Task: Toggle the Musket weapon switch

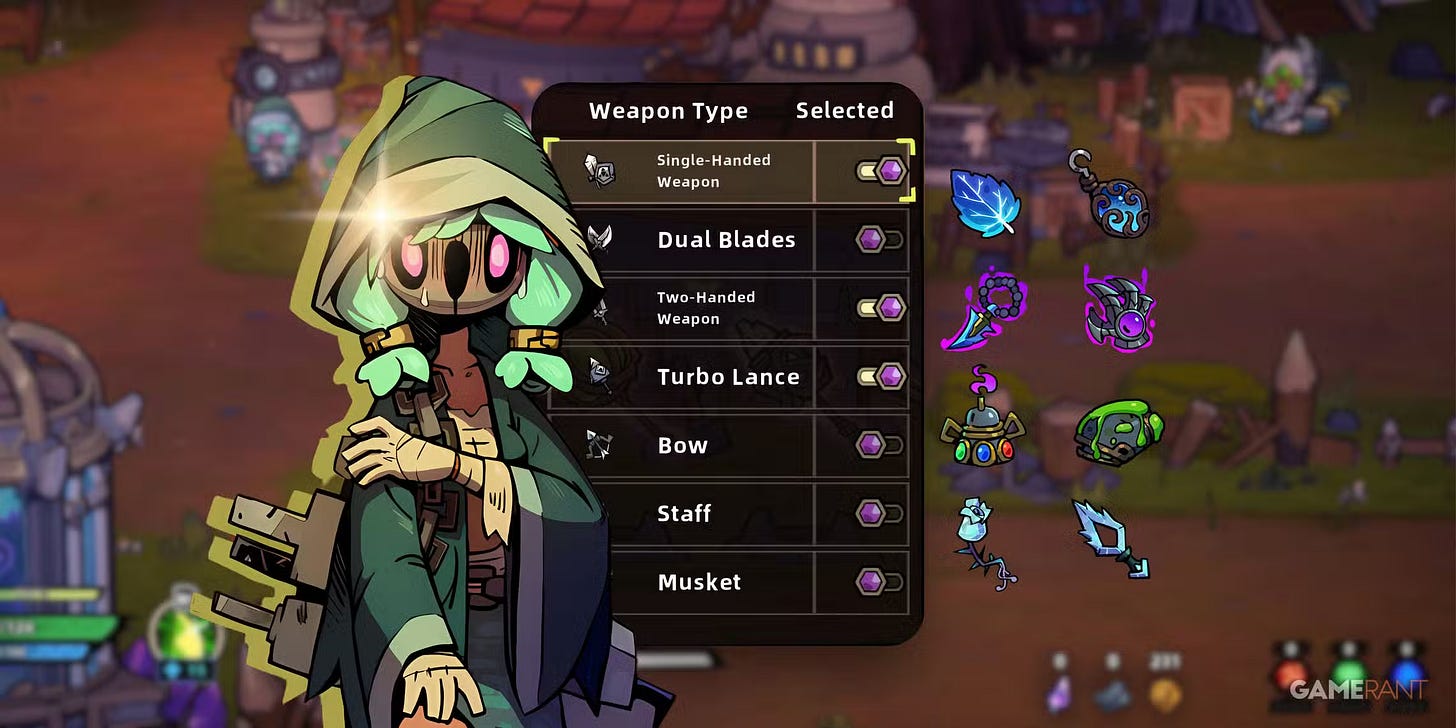Action: (880, 582)
